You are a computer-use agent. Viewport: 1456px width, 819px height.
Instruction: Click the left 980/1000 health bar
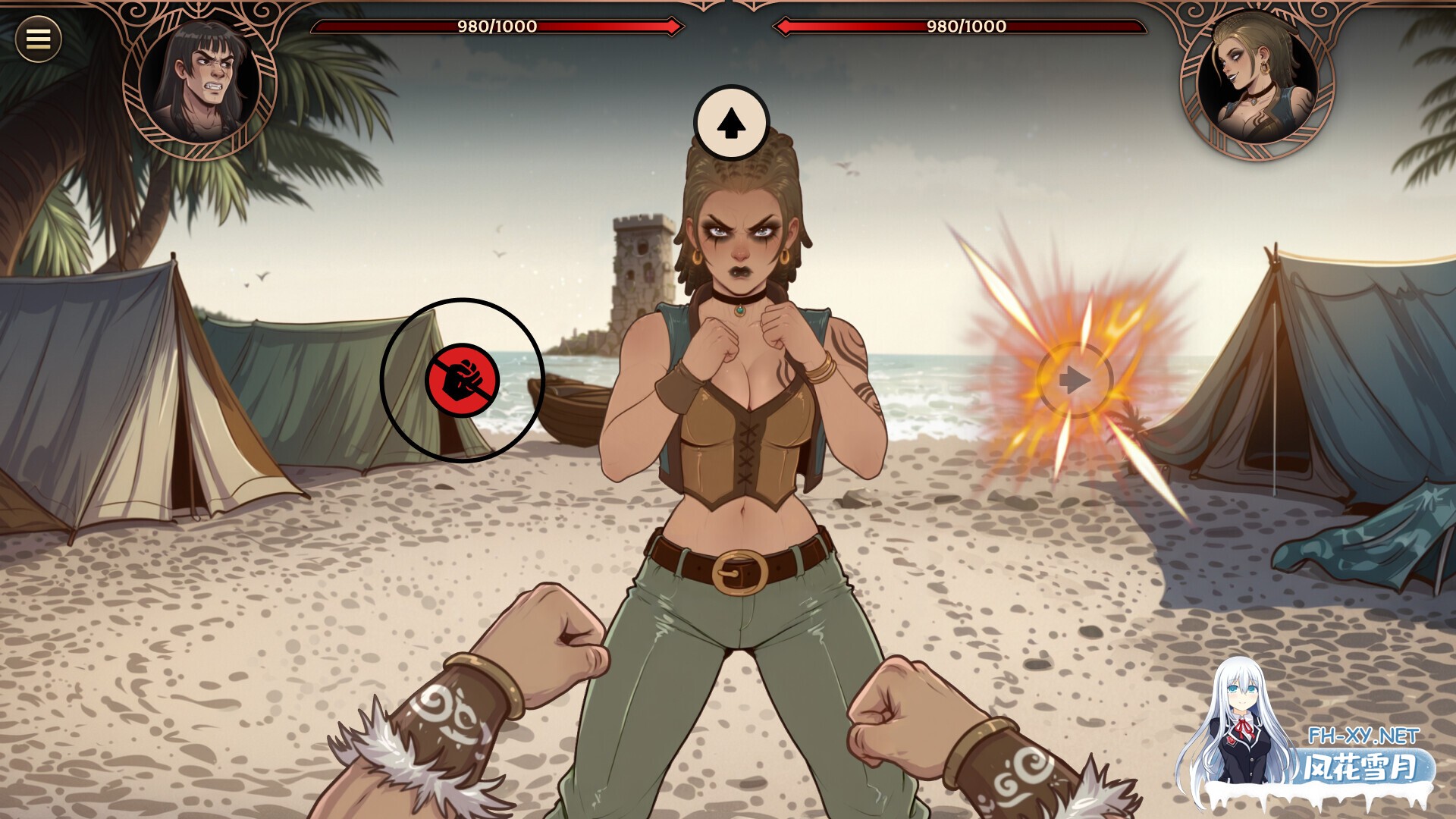[497, 27]
